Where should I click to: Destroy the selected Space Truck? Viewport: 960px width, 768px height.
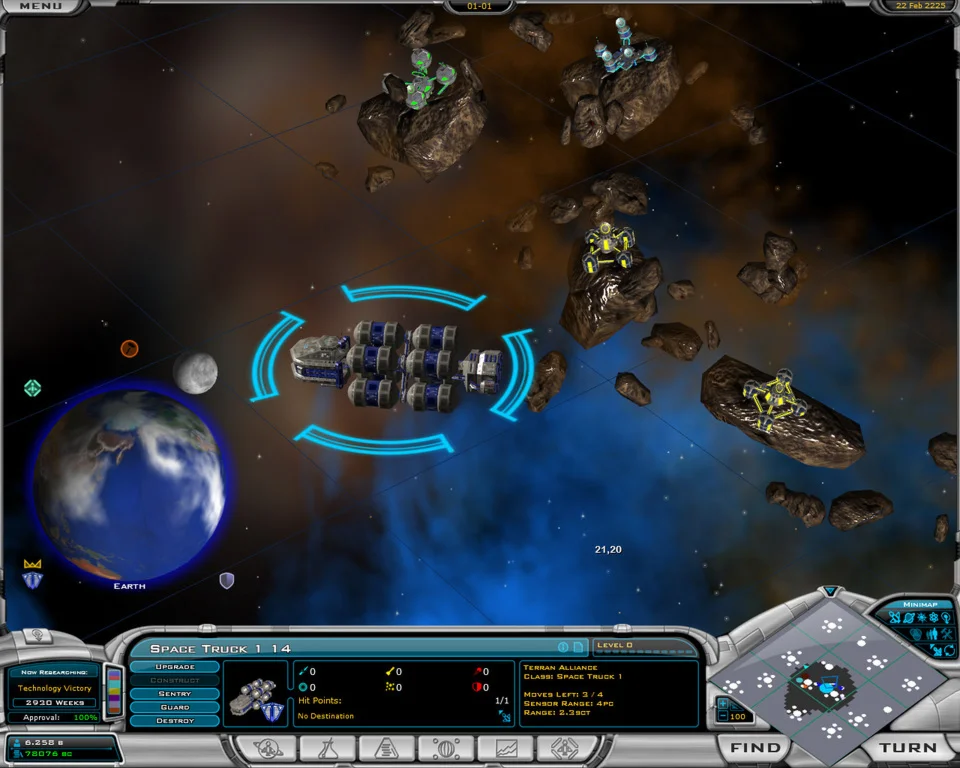click(x=175, y=721)
